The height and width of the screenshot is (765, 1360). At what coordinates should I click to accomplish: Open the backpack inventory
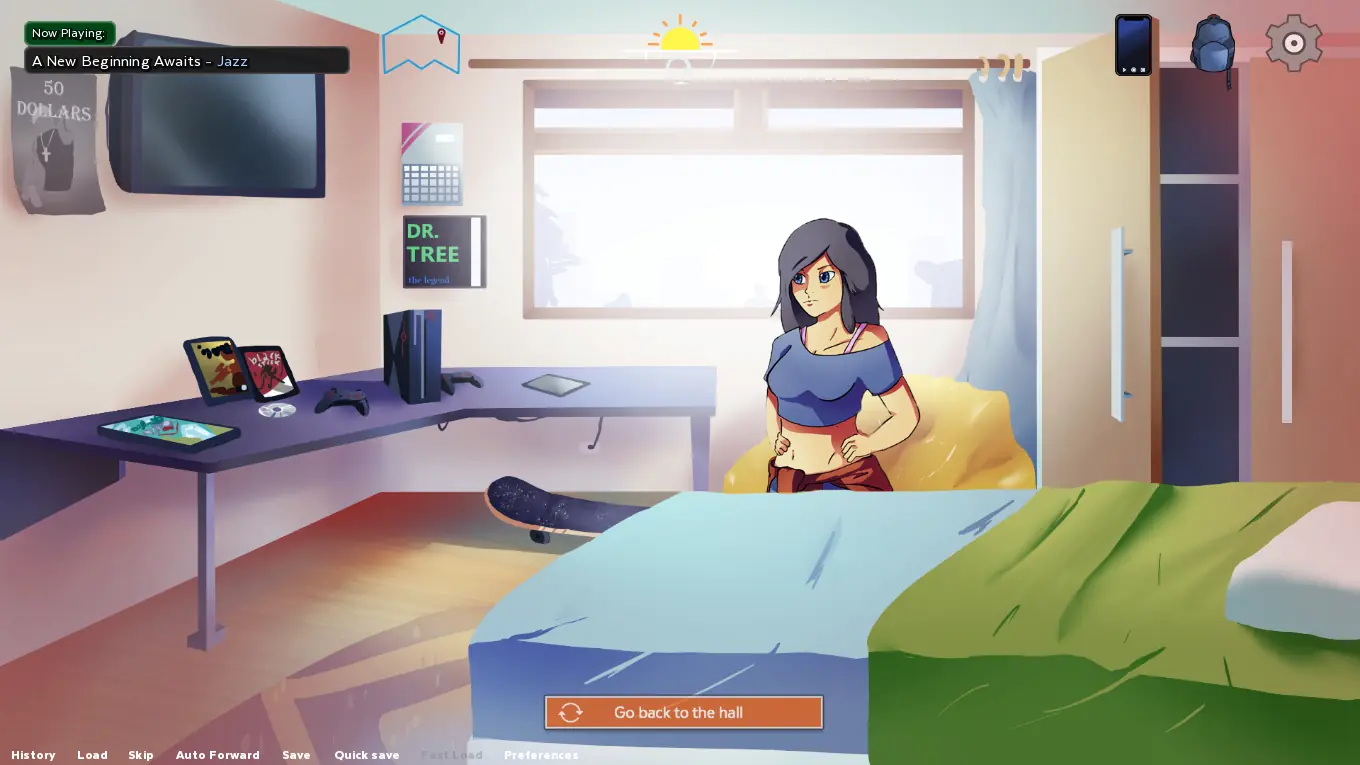click(x=1212, y=45)
